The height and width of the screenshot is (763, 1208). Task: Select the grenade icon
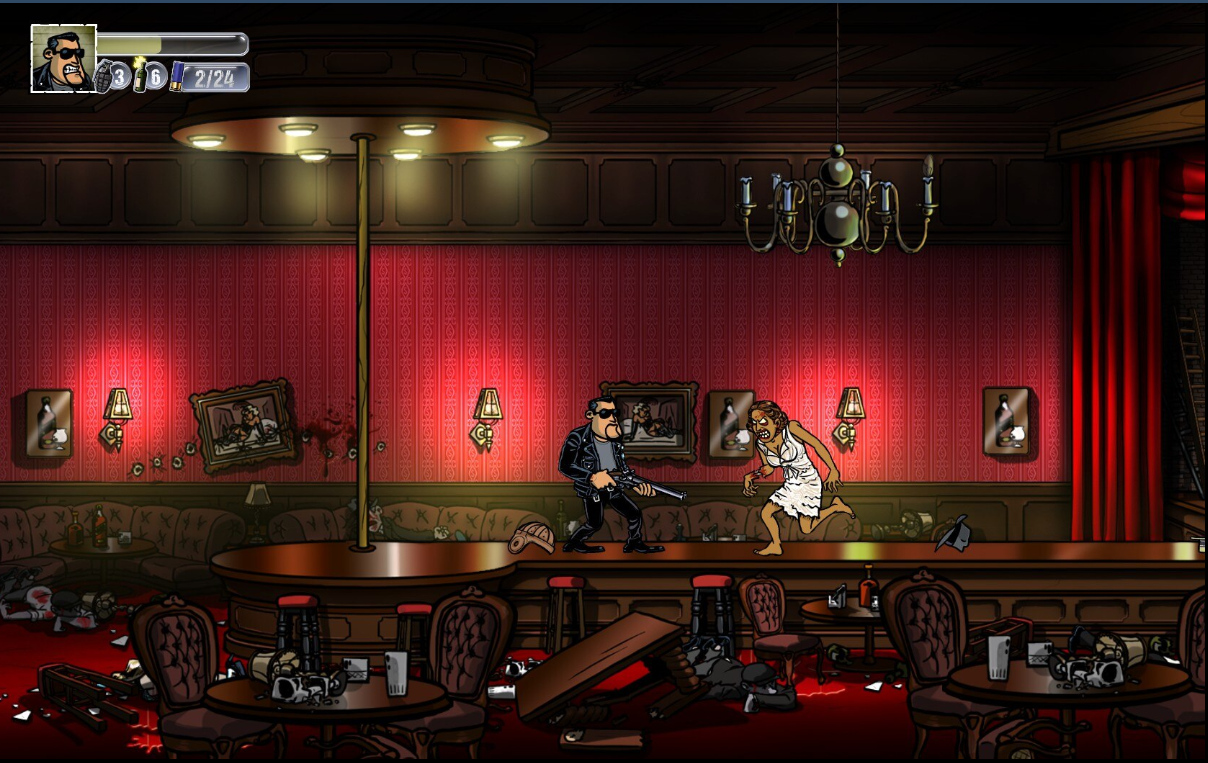point(103,77)
